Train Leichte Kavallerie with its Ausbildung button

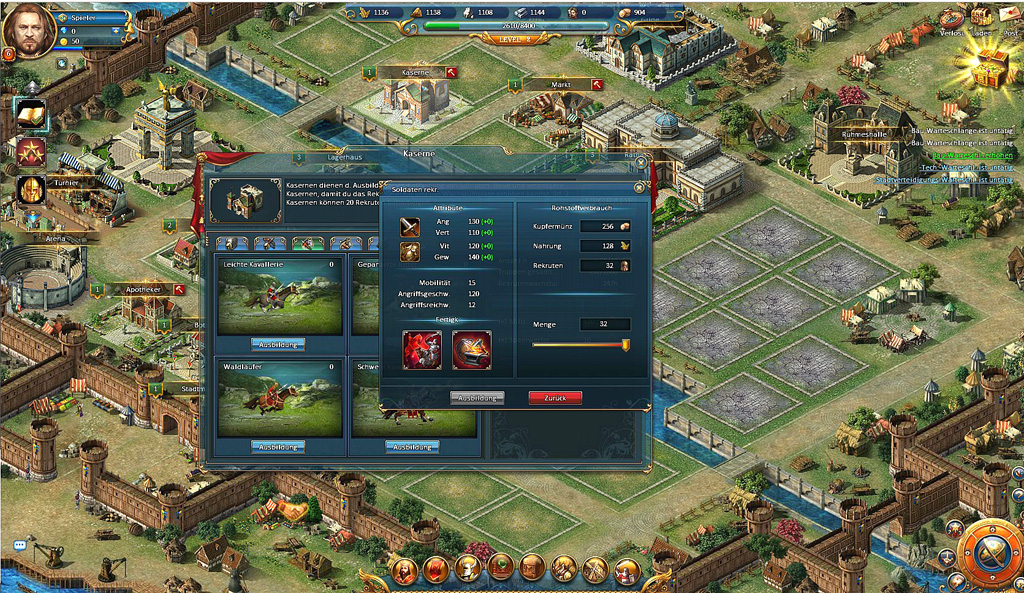click(277, 344)
